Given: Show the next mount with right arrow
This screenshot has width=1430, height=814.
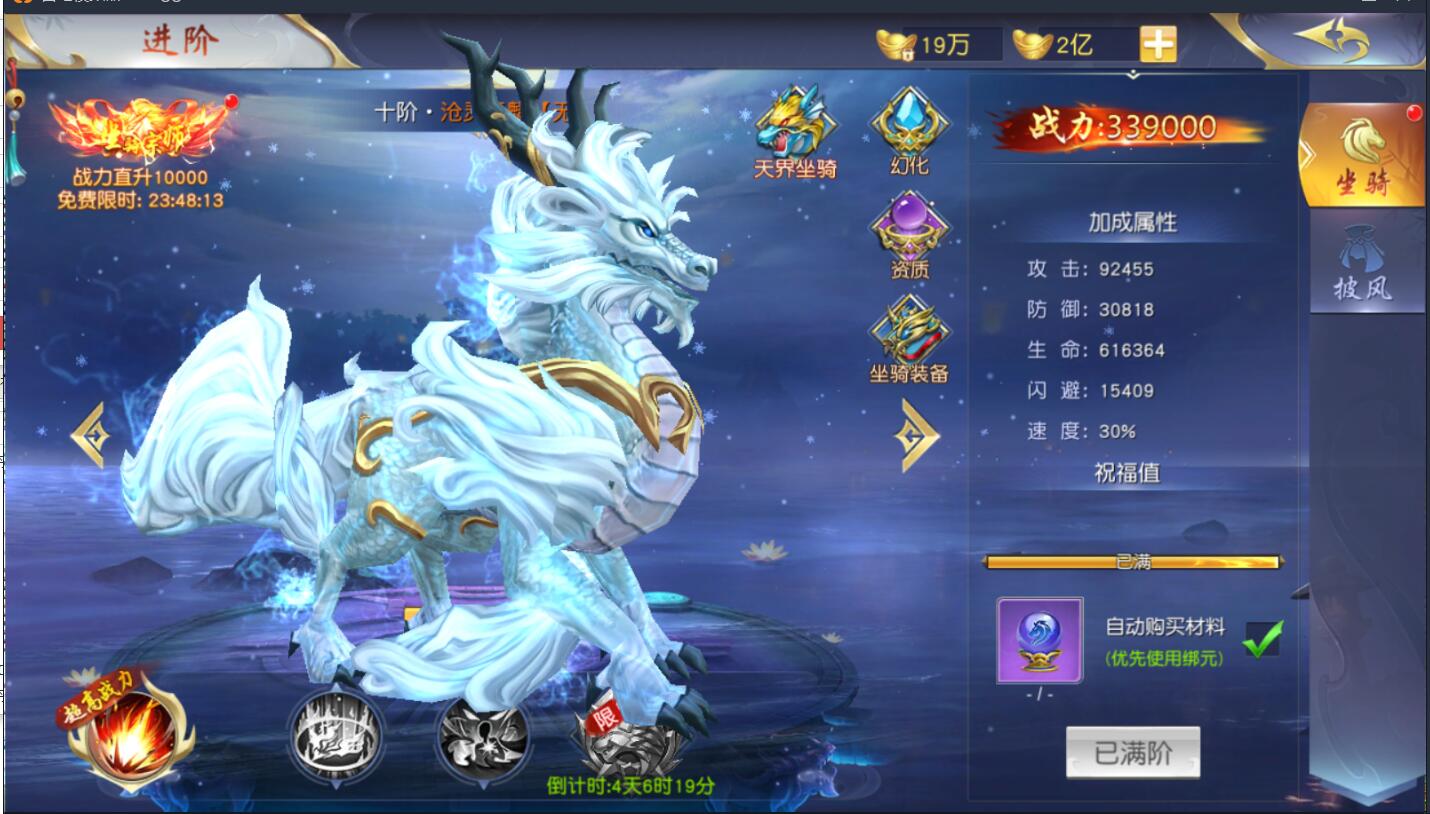Looking at the screenshot, I should point(916,434).
